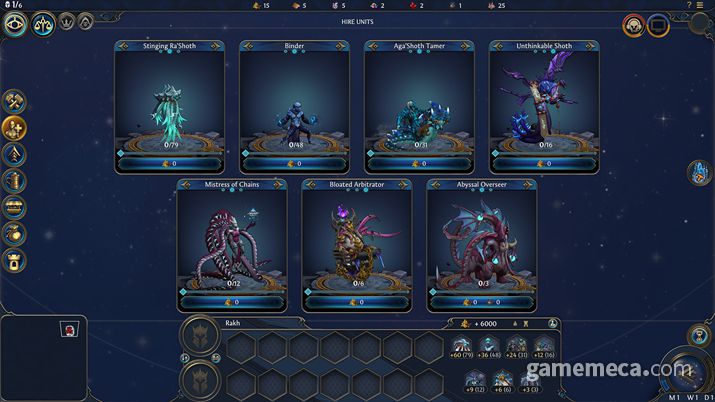Open the question mark help

(690, 5)
